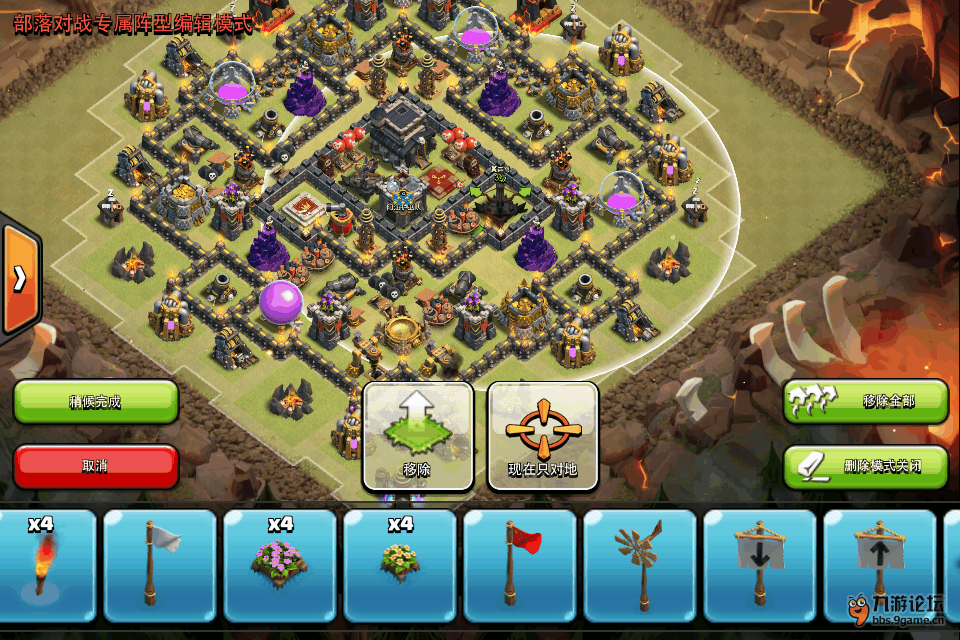960x640 pixels.
Task: Pick the white flag decoration slot
Action: [160, 565]
